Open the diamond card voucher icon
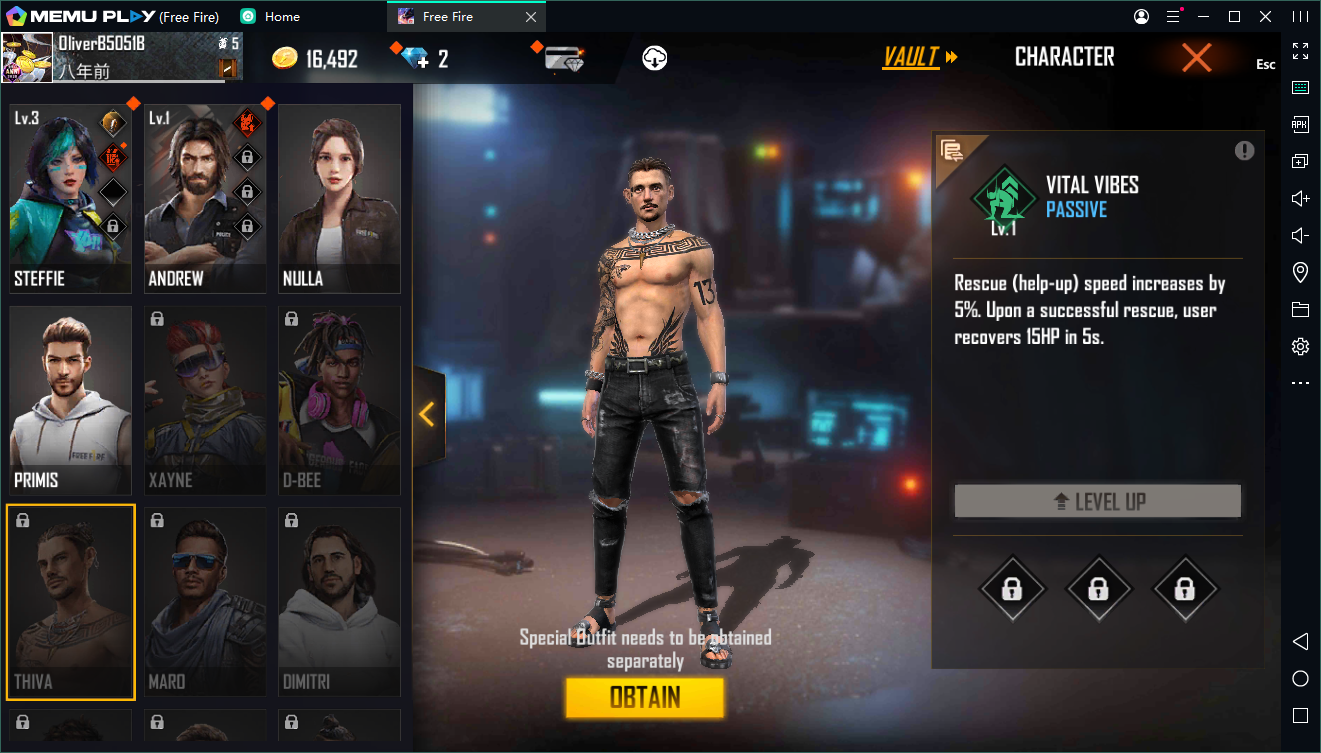Image resolution: width=1321 pixels, height=753 pixels. [x=564, y=58]
